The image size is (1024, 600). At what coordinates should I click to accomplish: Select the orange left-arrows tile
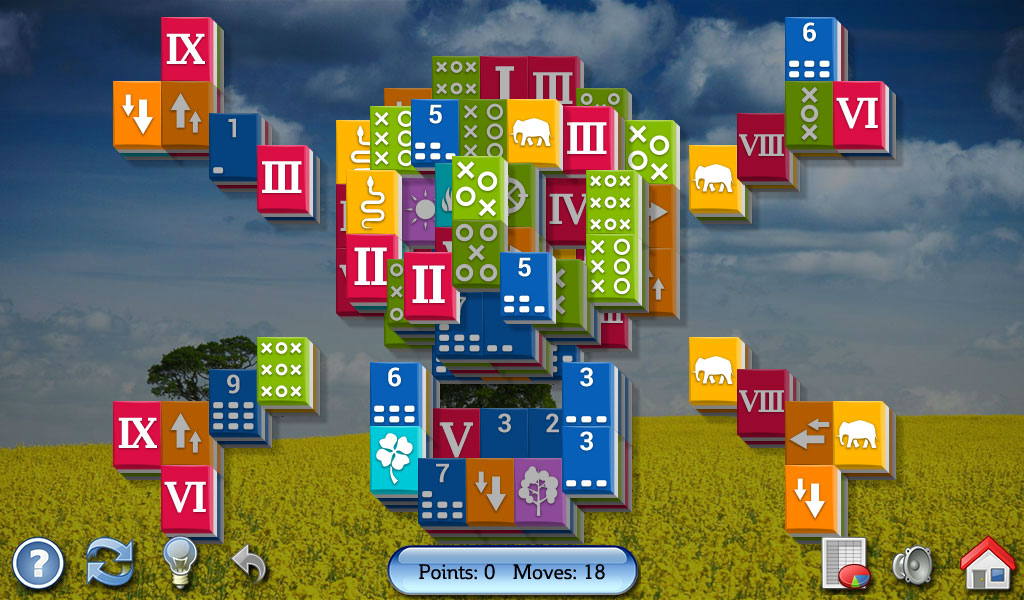809,432
